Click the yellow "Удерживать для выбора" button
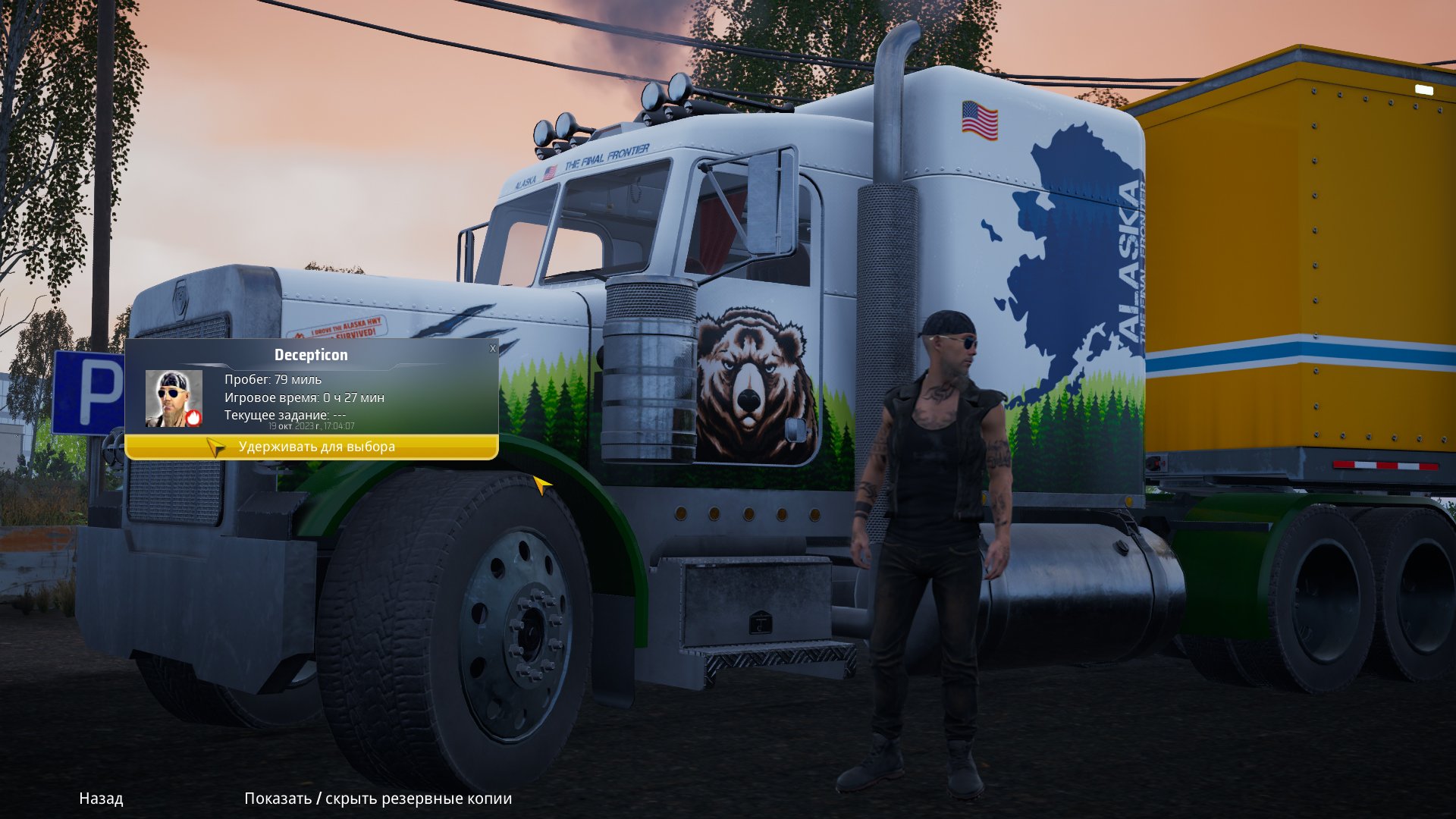The width and height of the screenshot is (1456, 819). pos(312,447)
